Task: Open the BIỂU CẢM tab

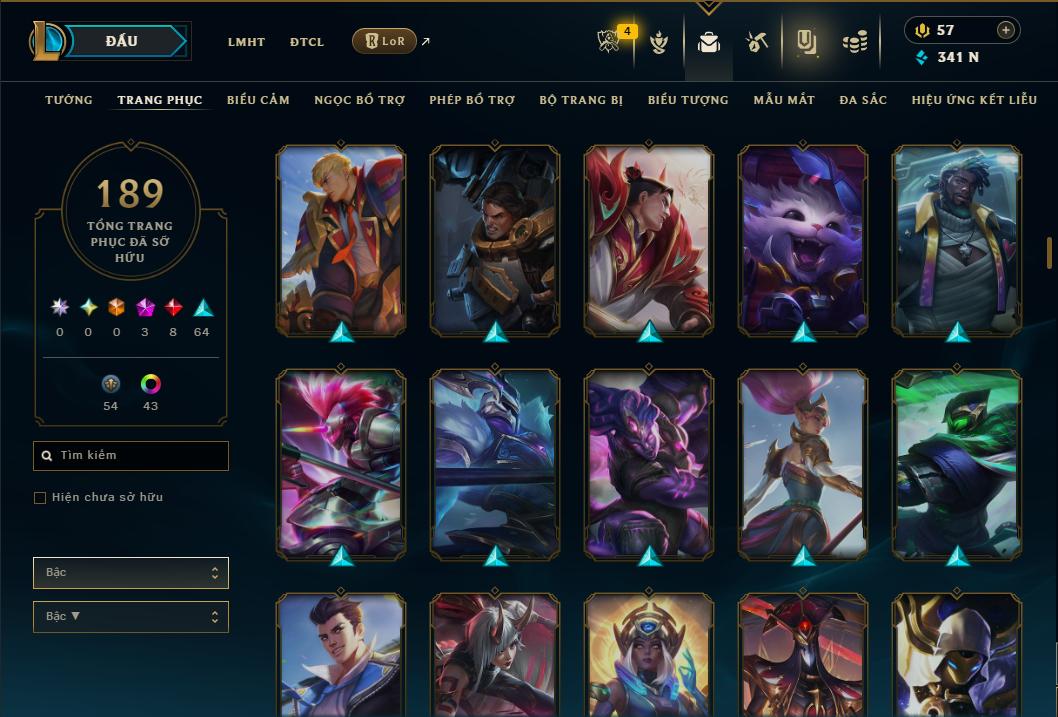Action: click(258, 100)
